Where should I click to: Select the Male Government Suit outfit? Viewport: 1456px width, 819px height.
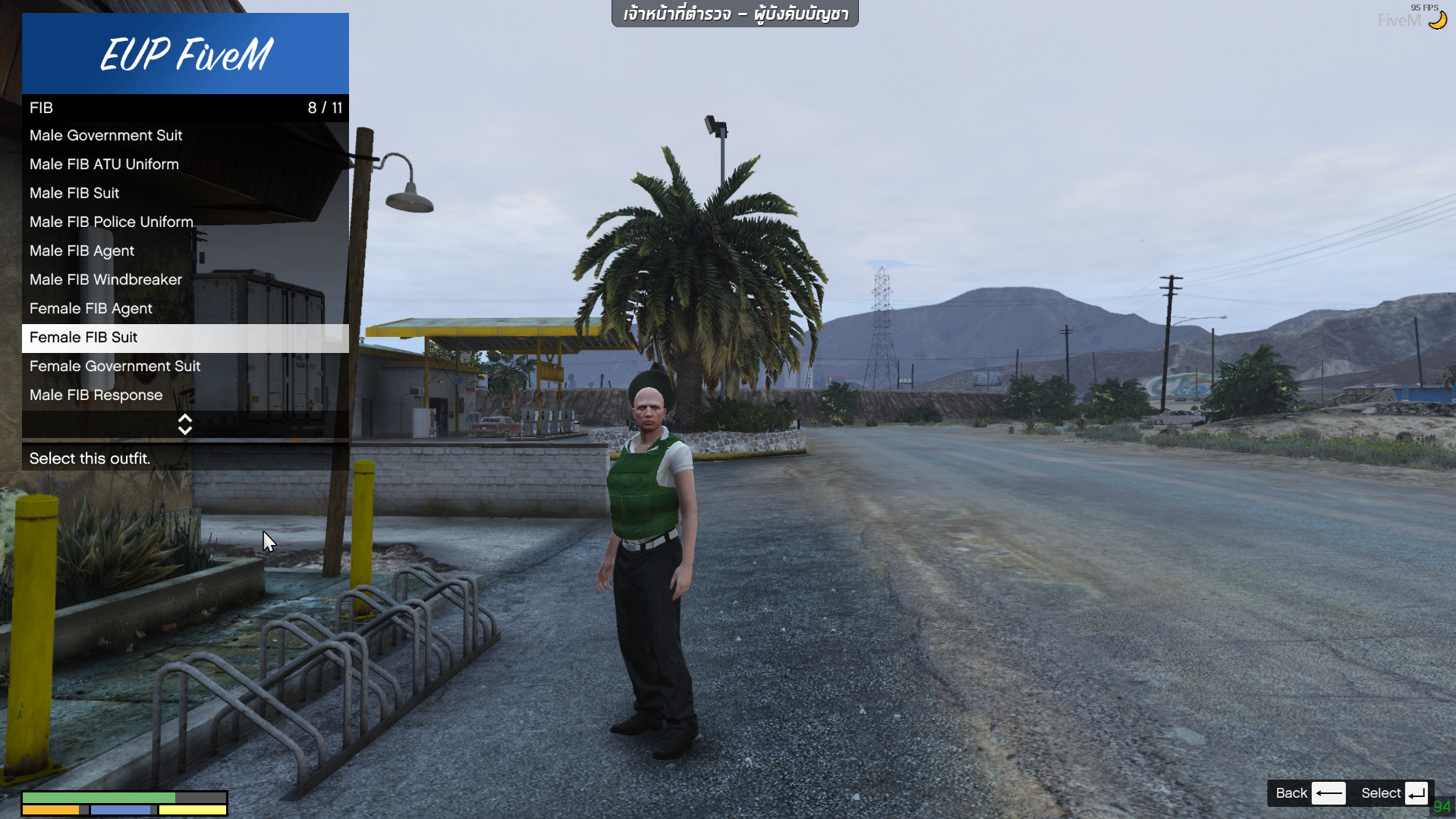tap(105, 135)
